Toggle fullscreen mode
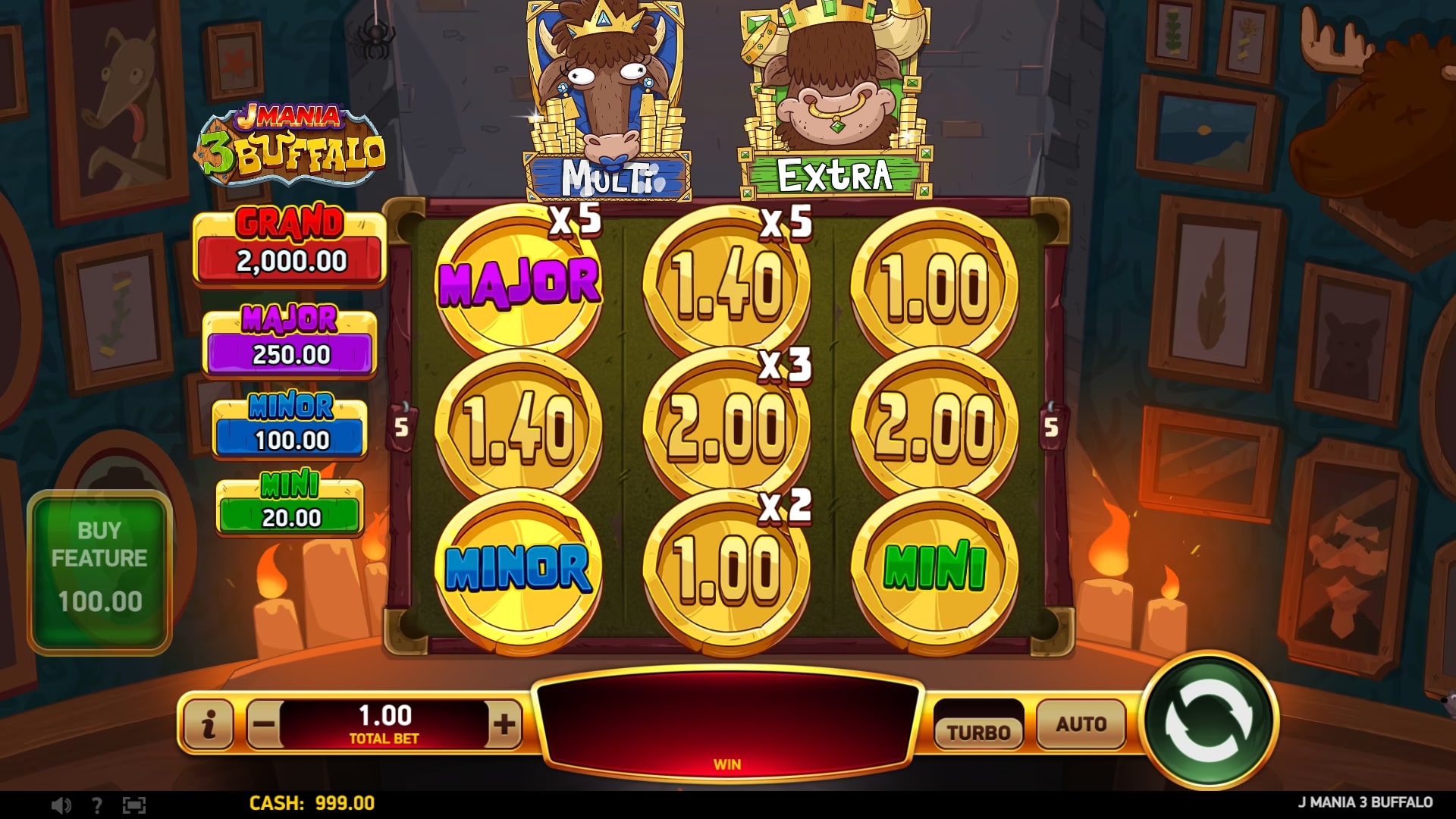Viewport: 1456px width, 819px height. click(x=133, y=805)
